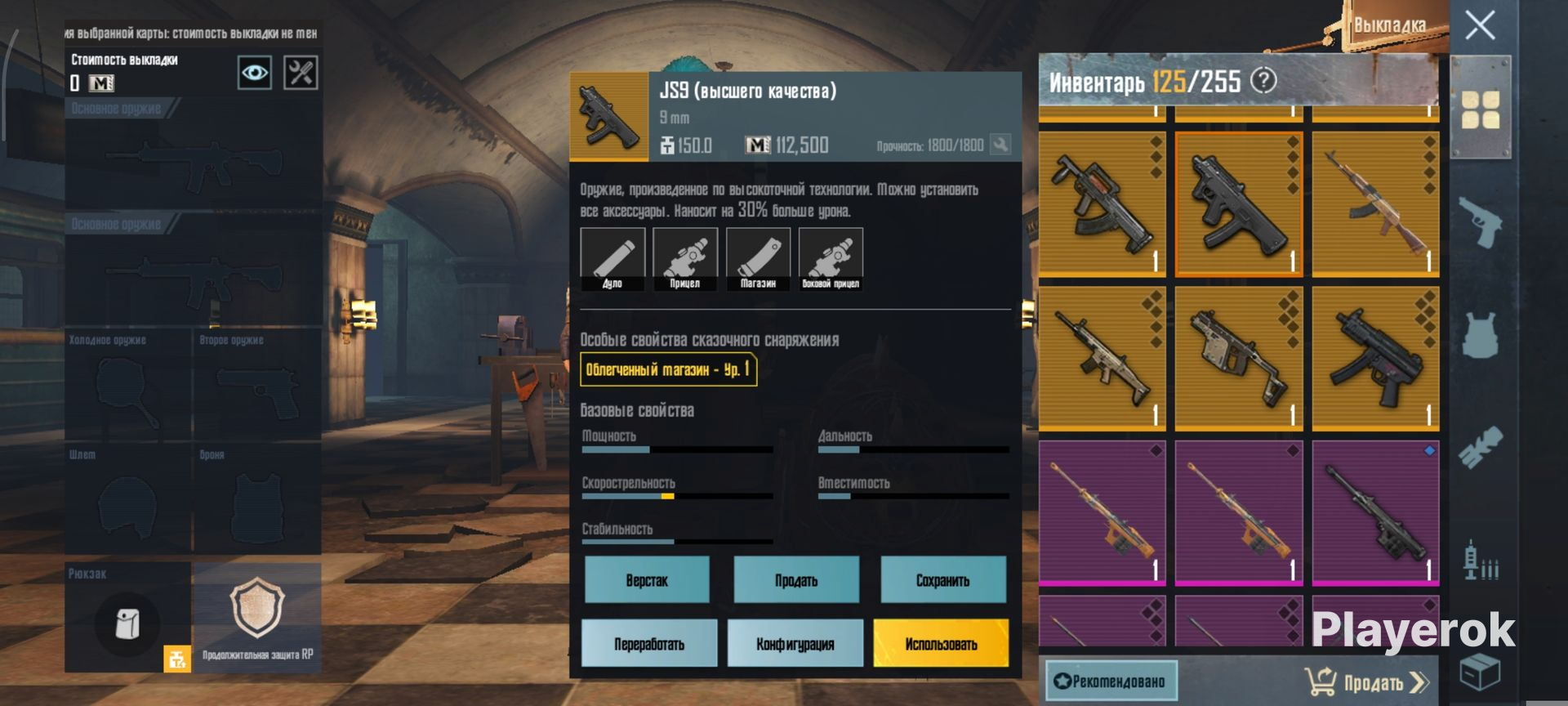The width and height of the screenshot is (1568, 706).
Task: Click the Сохранить button
Action: click(x=942, y=580)
